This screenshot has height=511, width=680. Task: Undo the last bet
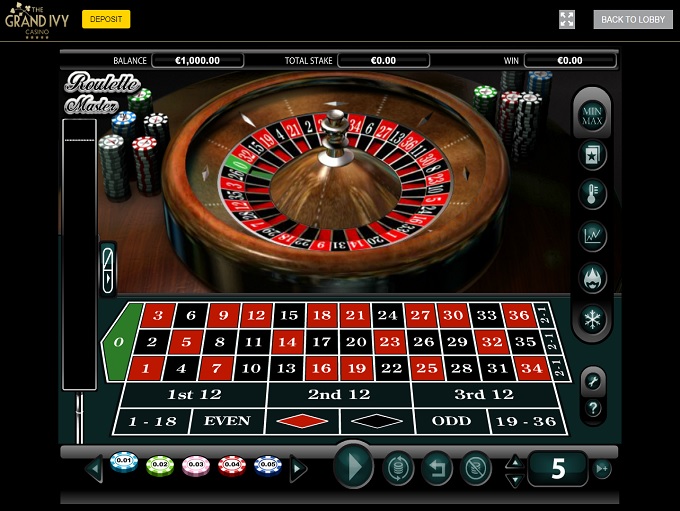tap(436, 467)
